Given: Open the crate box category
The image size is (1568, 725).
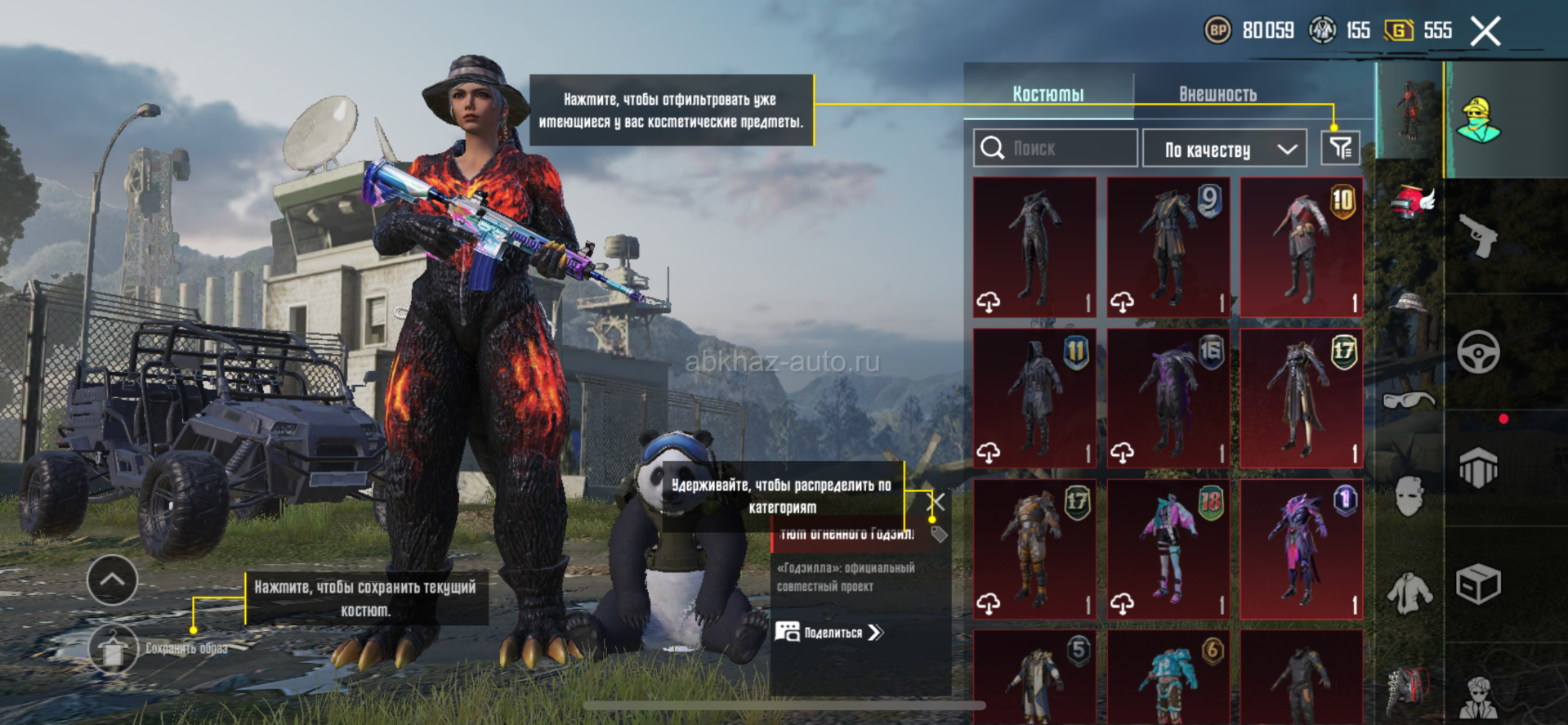Looking at the screenshot, I should coord(1478,584).
